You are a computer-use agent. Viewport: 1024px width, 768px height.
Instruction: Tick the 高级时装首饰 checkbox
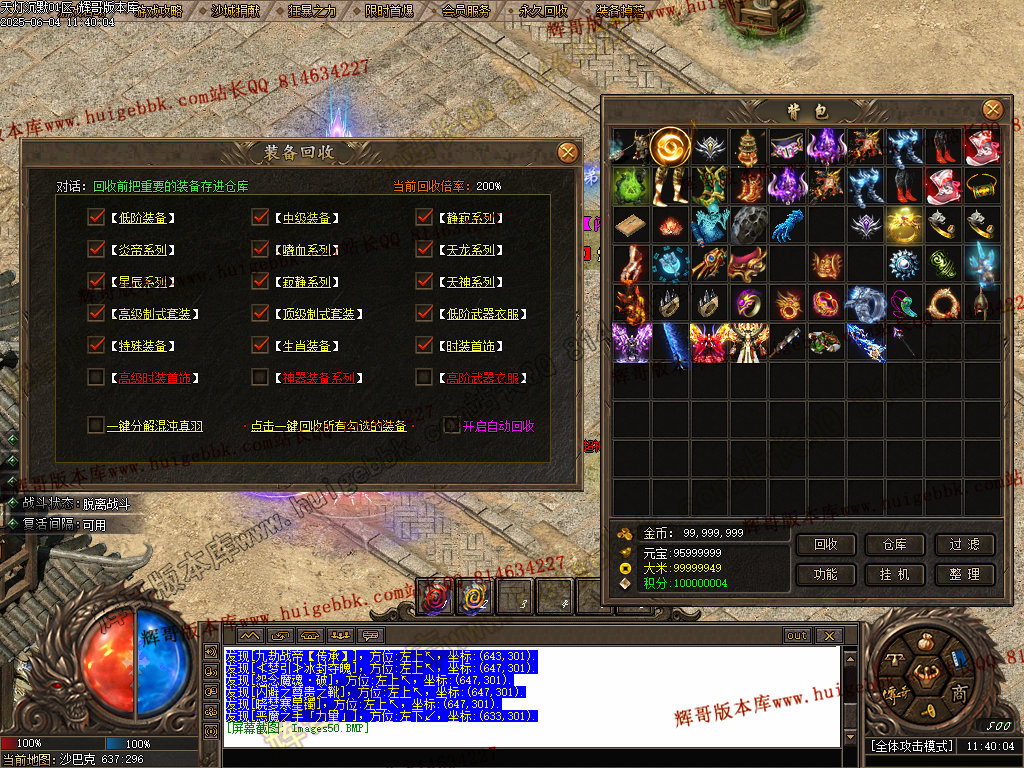click(96, 377)
